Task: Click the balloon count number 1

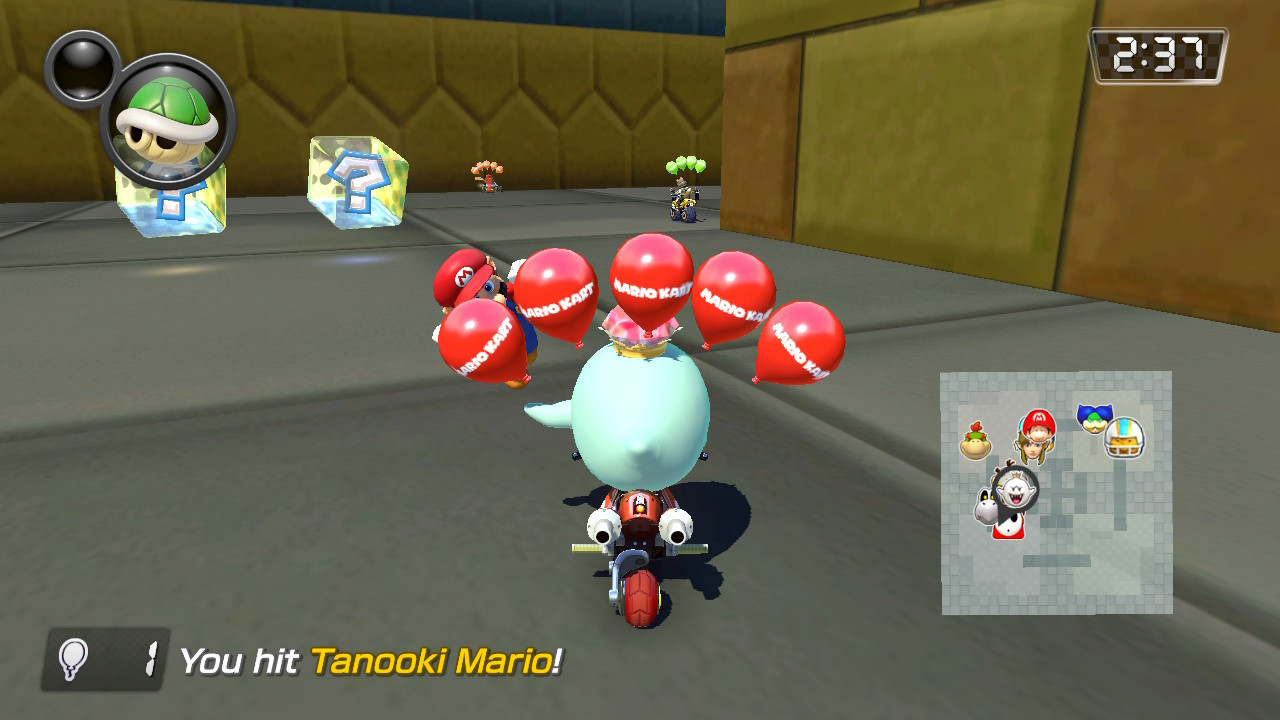Action: pos(151,658)
